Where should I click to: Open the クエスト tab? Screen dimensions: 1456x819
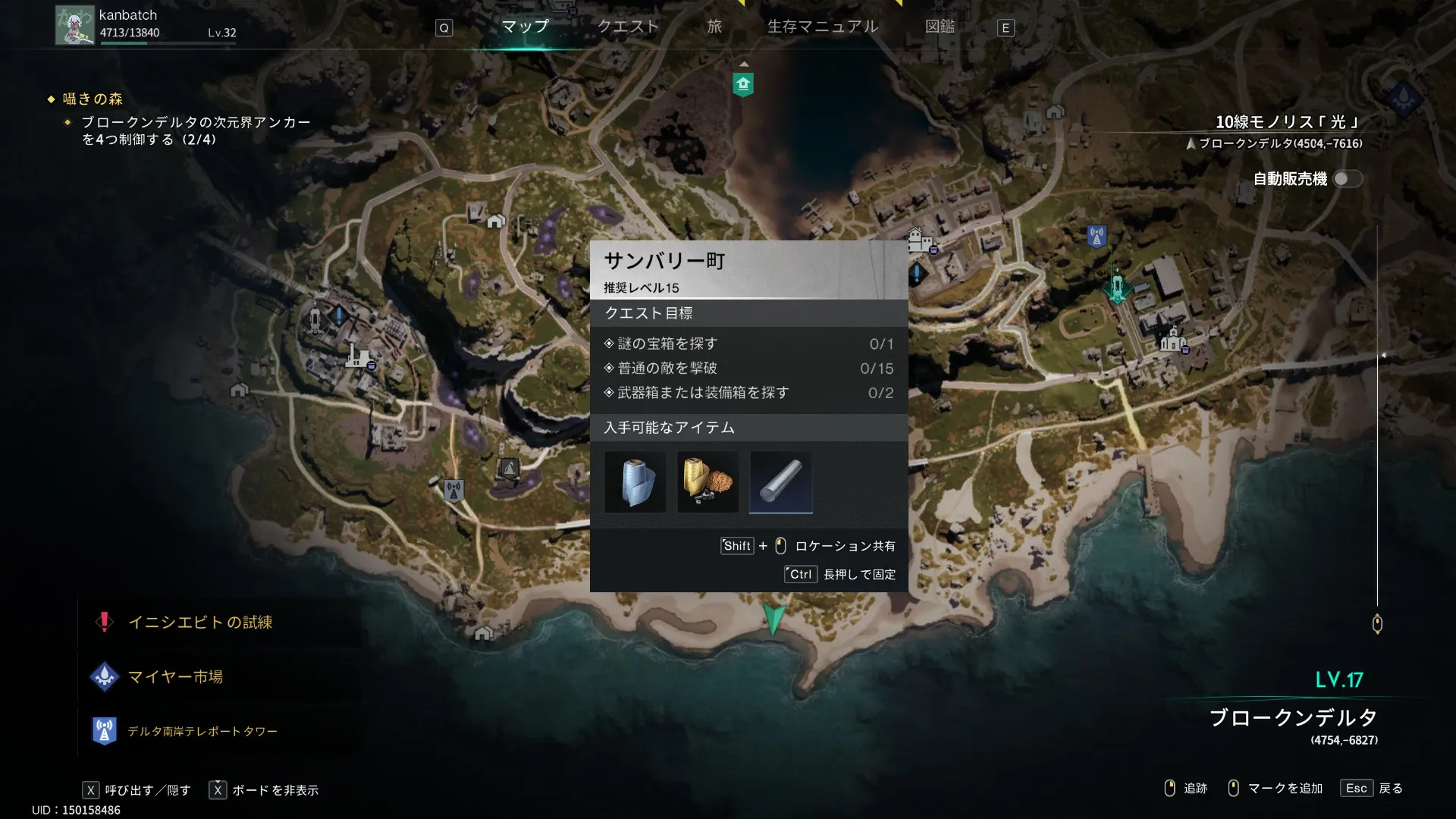click(628, 27)
